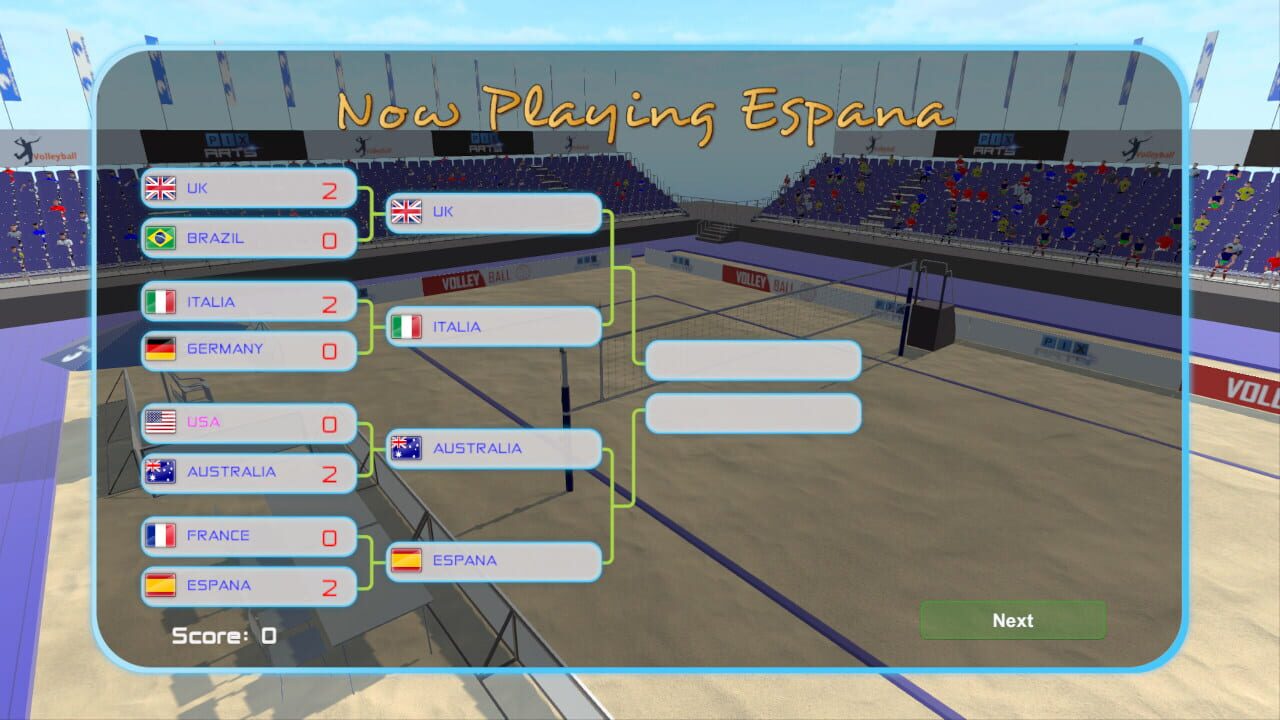This screenshot has width=1280, height=720.
Task: Click the empty lower final bracket slot
Action: (753, 413)
